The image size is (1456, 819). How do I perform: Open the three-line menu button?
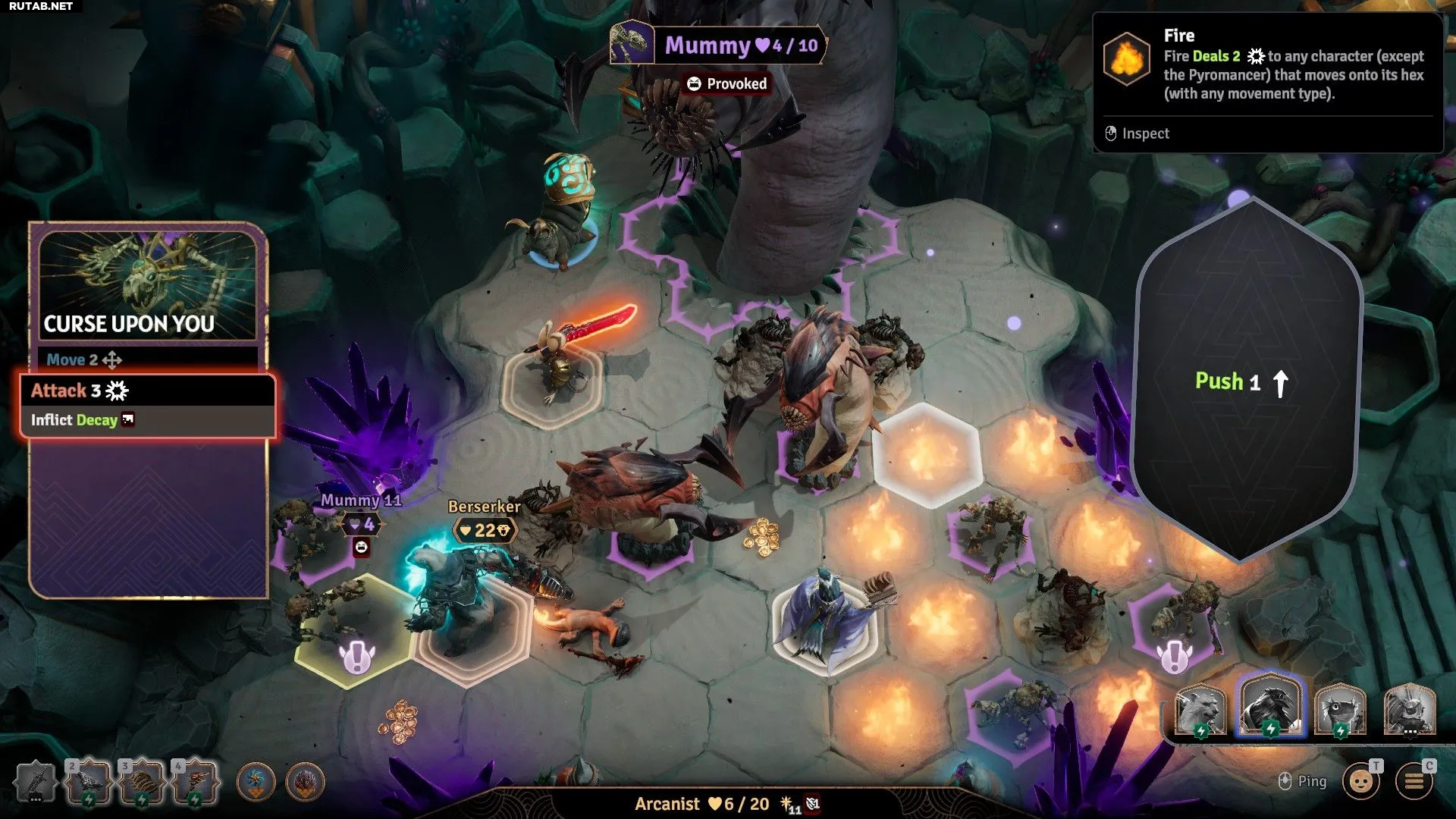pos(1414,781)
